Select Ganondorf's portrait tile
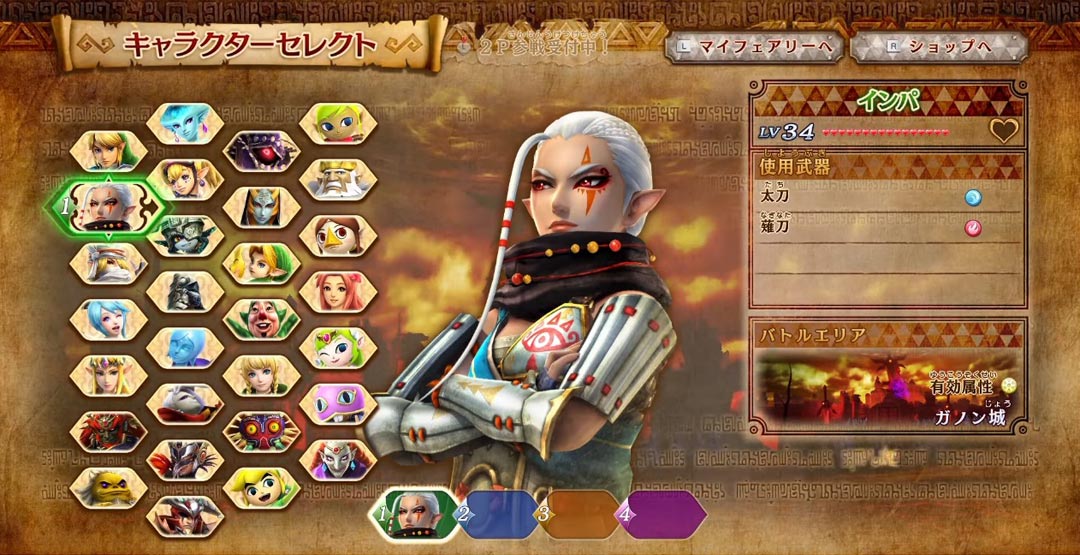The image size is (1080, 555). click(x=108, y=431)
